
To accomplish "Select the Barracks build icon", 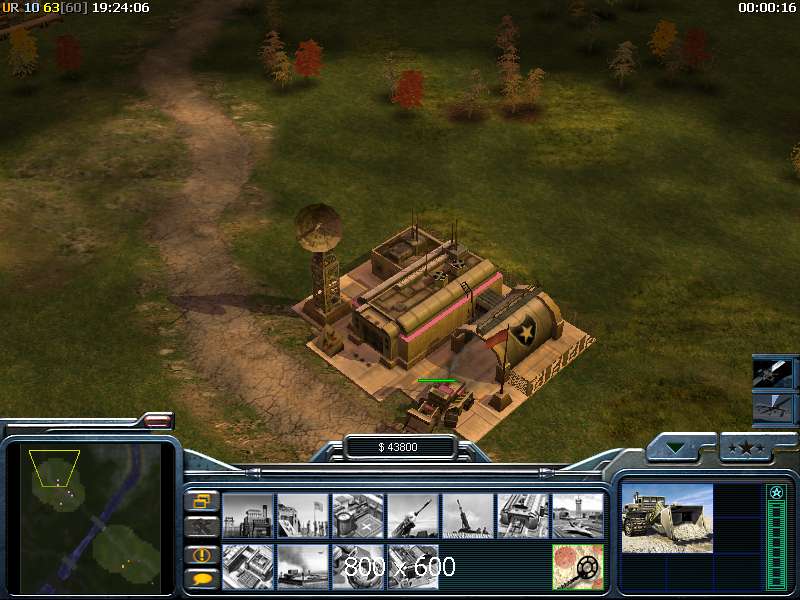I will tap(303, 516).
